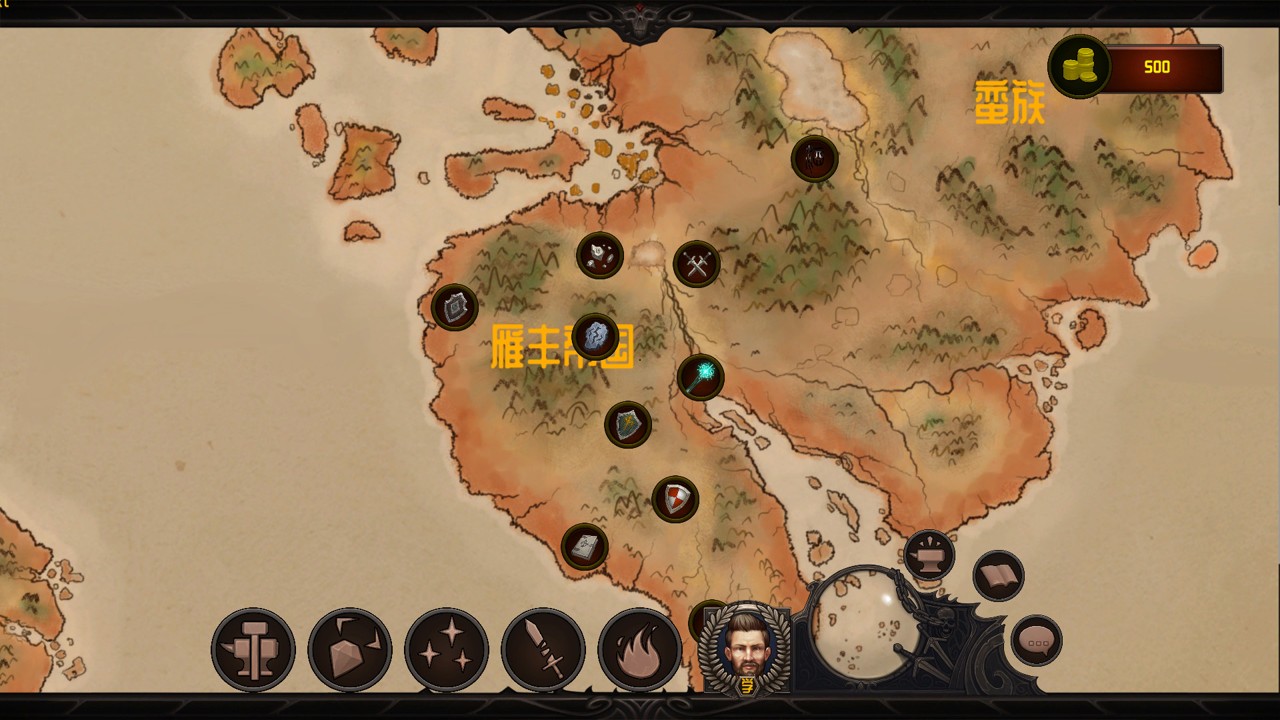Choose the green shield map marker
Viewport: 1280px width, 720px height.
tap(628, 424)
